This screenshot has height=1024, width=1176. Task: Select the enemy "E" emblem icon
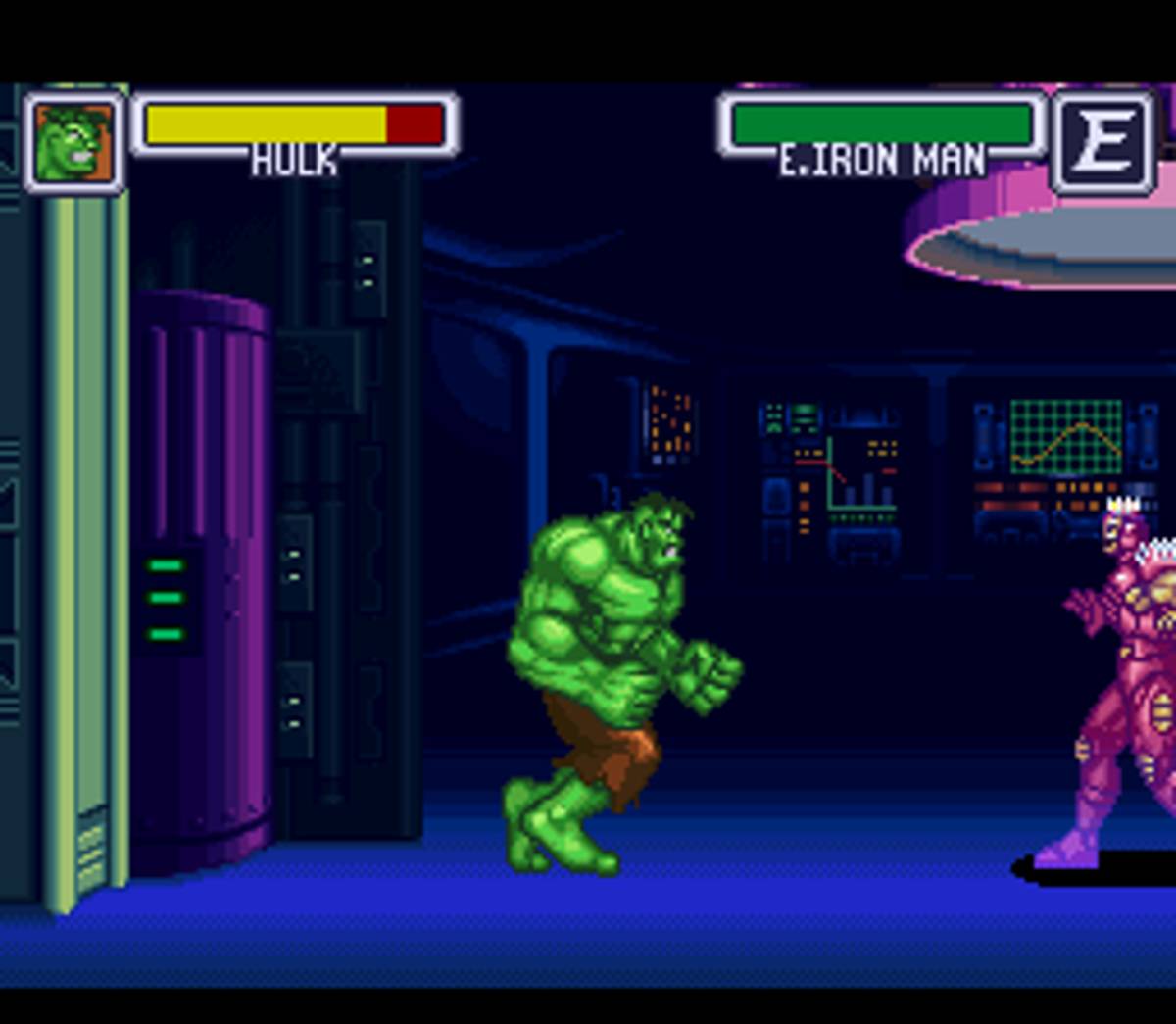click(1103, 143)
